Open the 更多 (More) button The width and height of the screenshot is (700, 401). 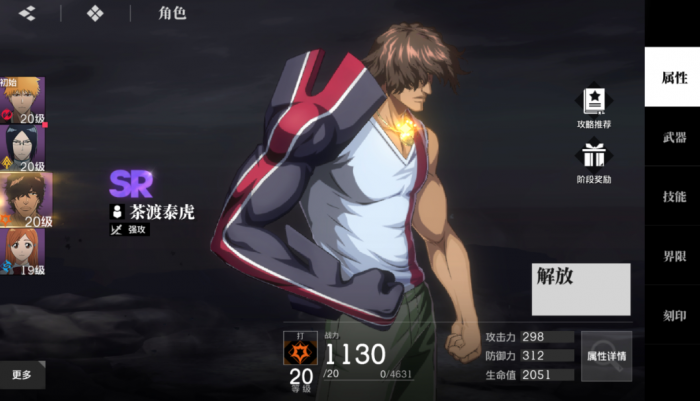(22, 375)
